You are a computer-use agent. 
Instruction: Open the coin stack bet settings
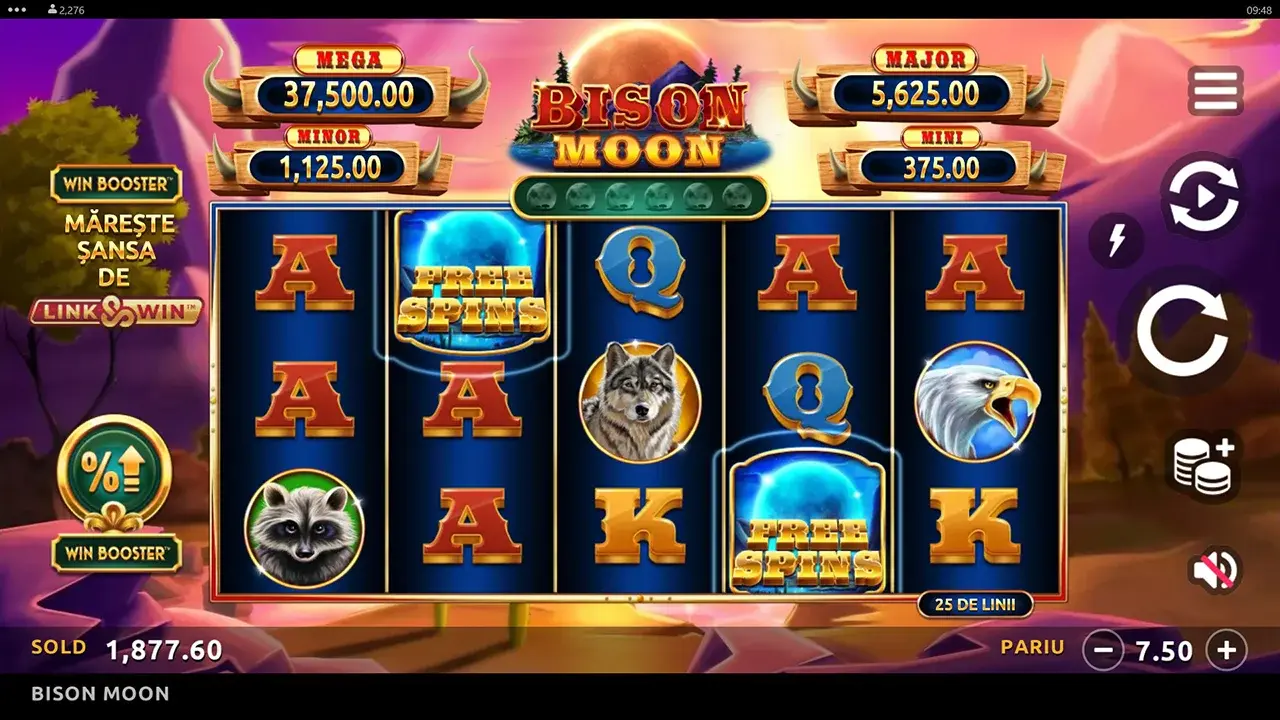click(1203, 465)
